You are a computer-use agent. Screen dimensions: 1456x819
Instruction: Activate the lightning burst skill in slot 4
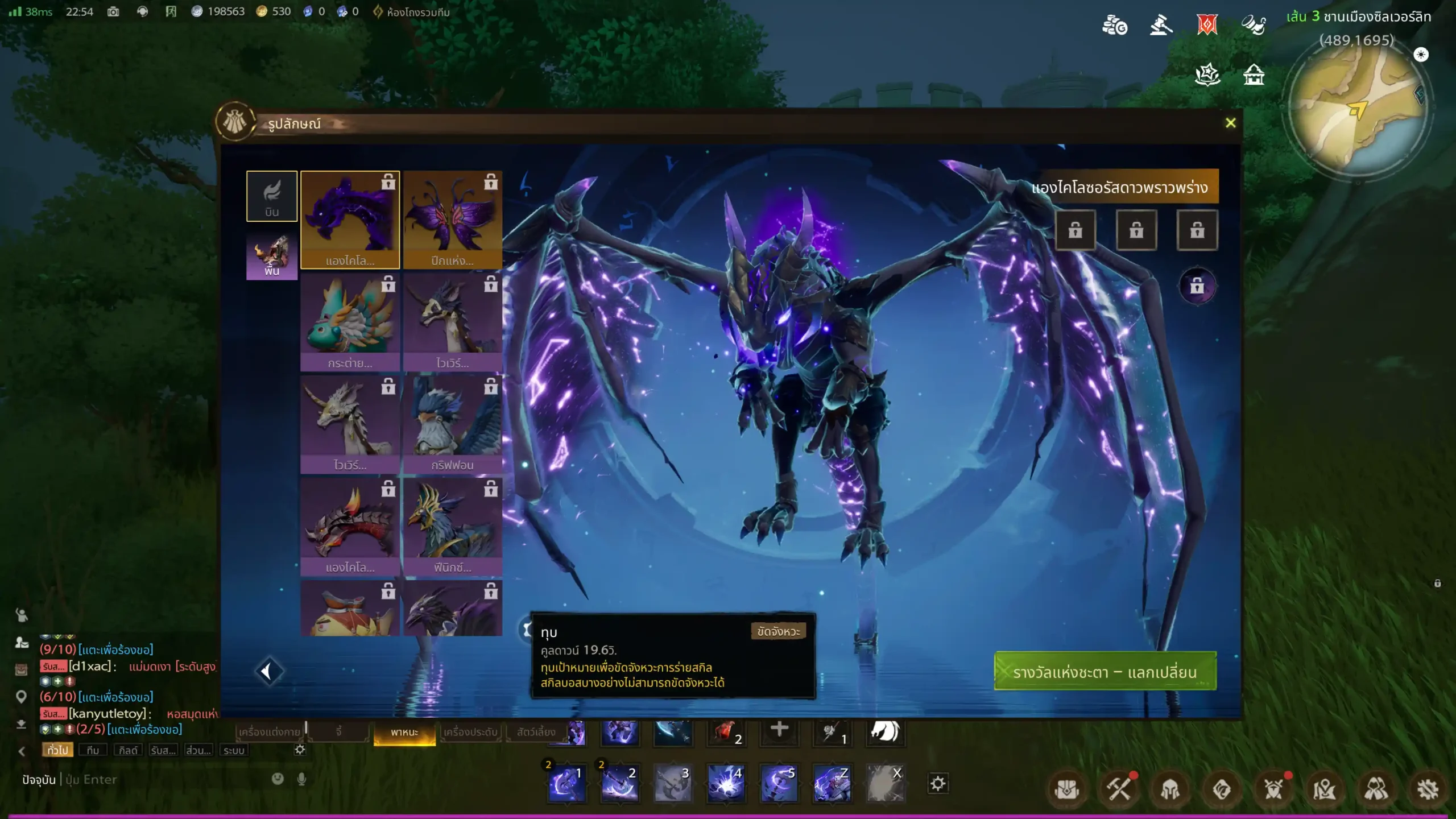tap(725, 784)
